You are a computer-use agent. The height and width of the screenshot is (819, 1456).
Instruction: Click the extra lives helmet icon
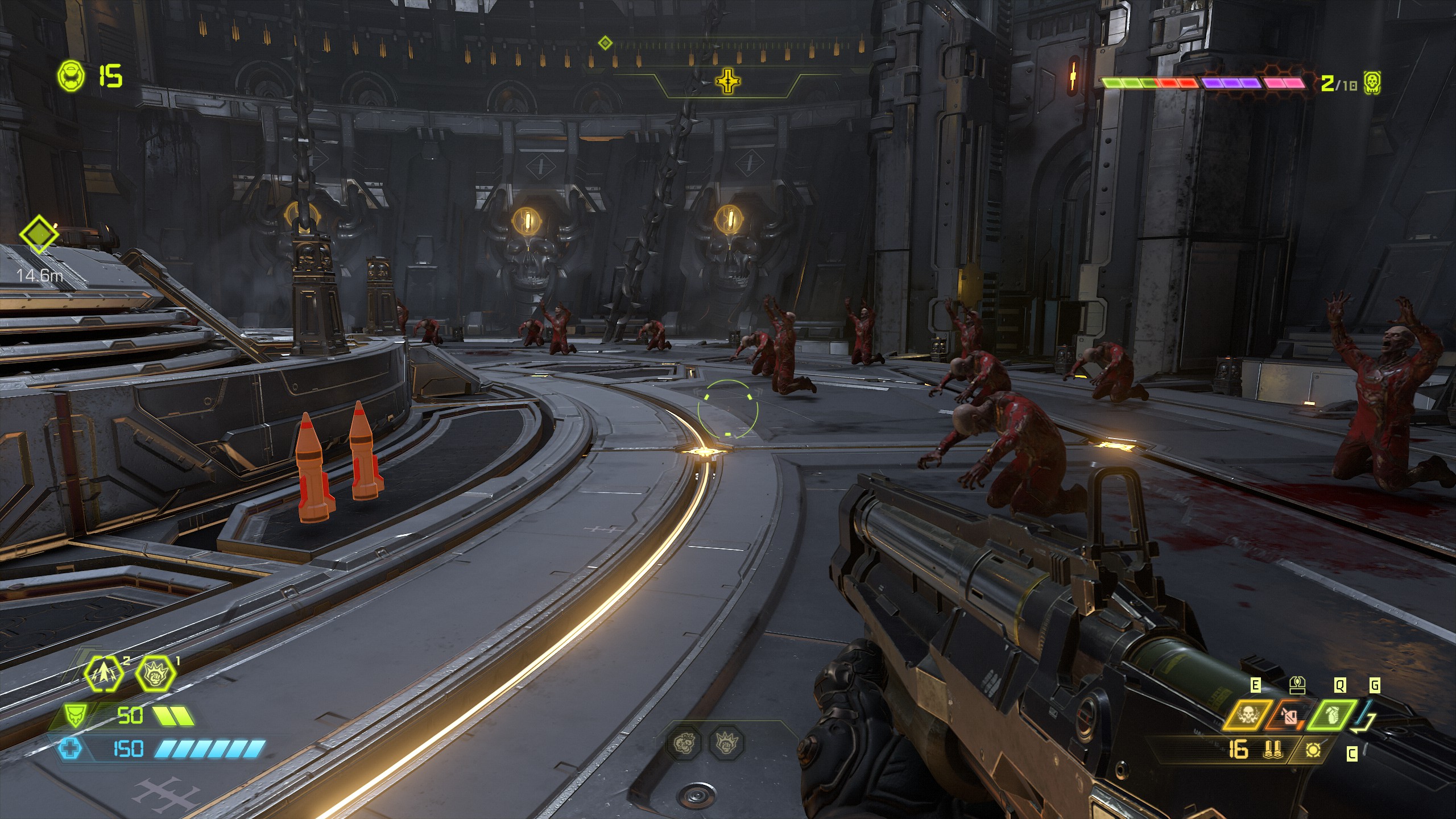click(72, 76)
